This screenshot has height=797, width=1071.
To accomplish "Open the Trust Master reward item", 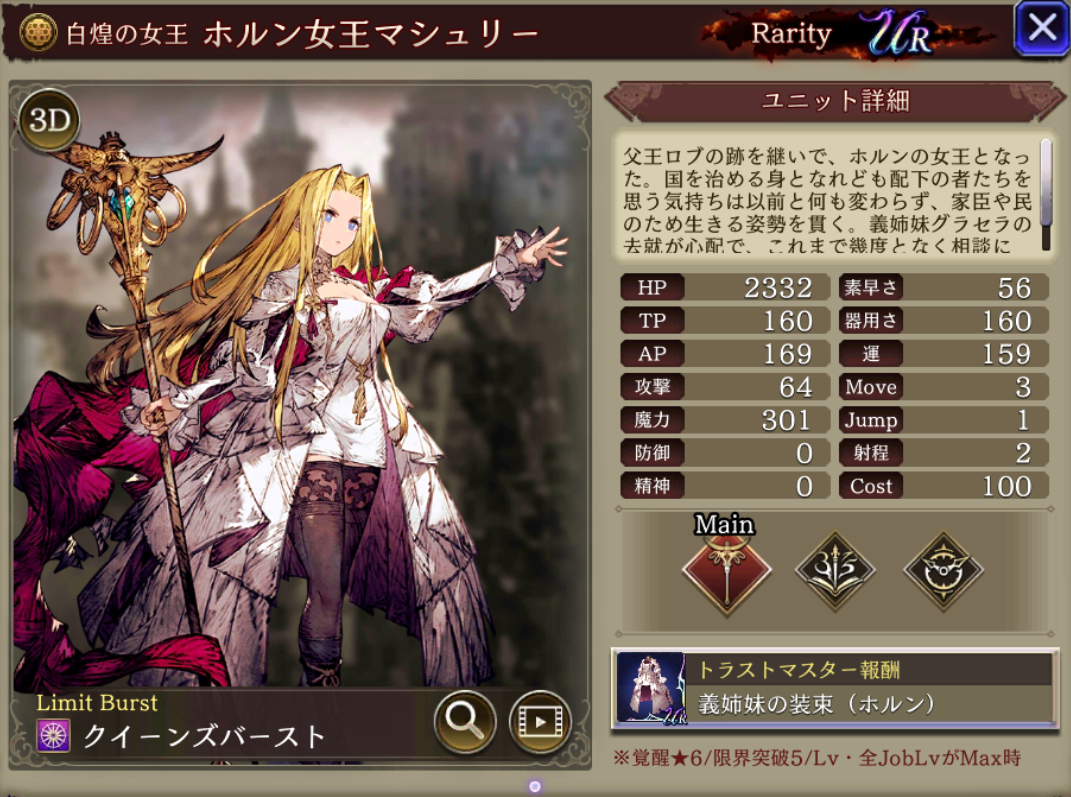I will [834, 688].
